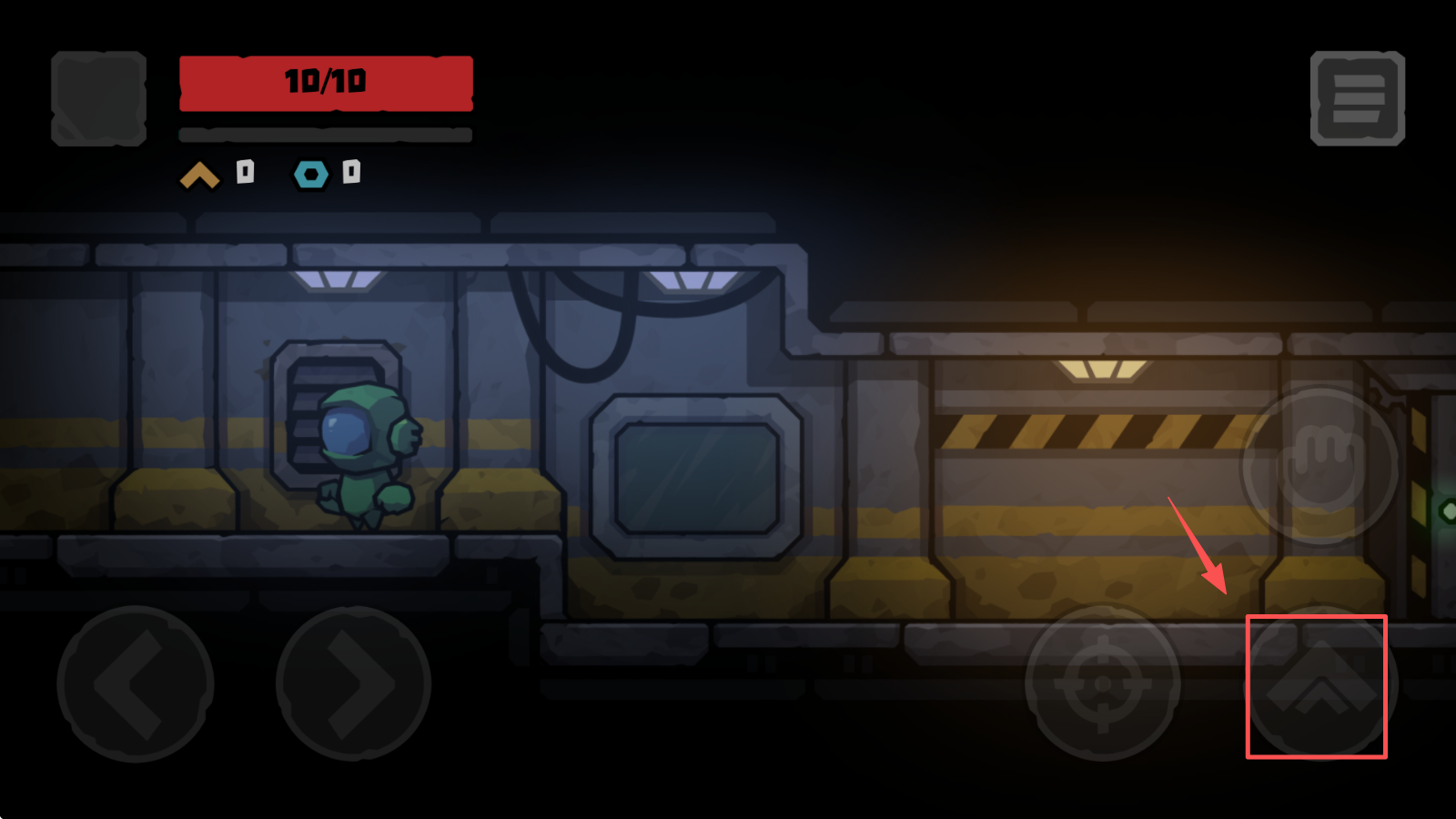Click the empty character portrait slot

click(98, 98)
